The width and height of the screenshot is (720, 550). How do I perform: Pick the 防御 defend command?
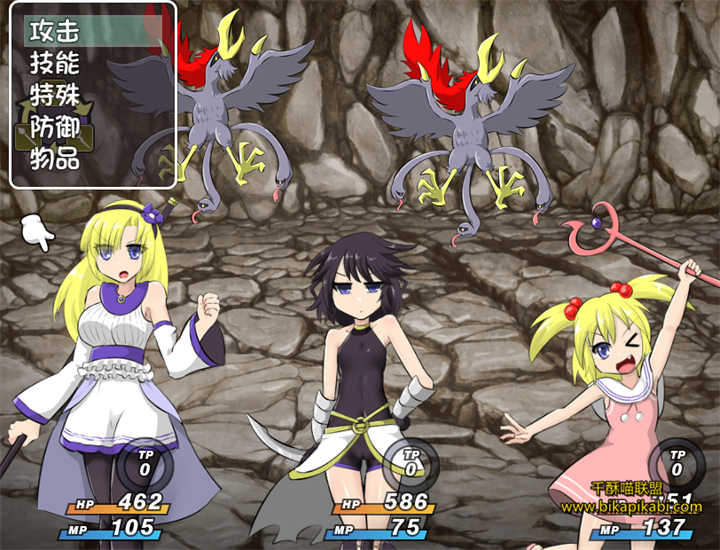(x=55, y=127)
